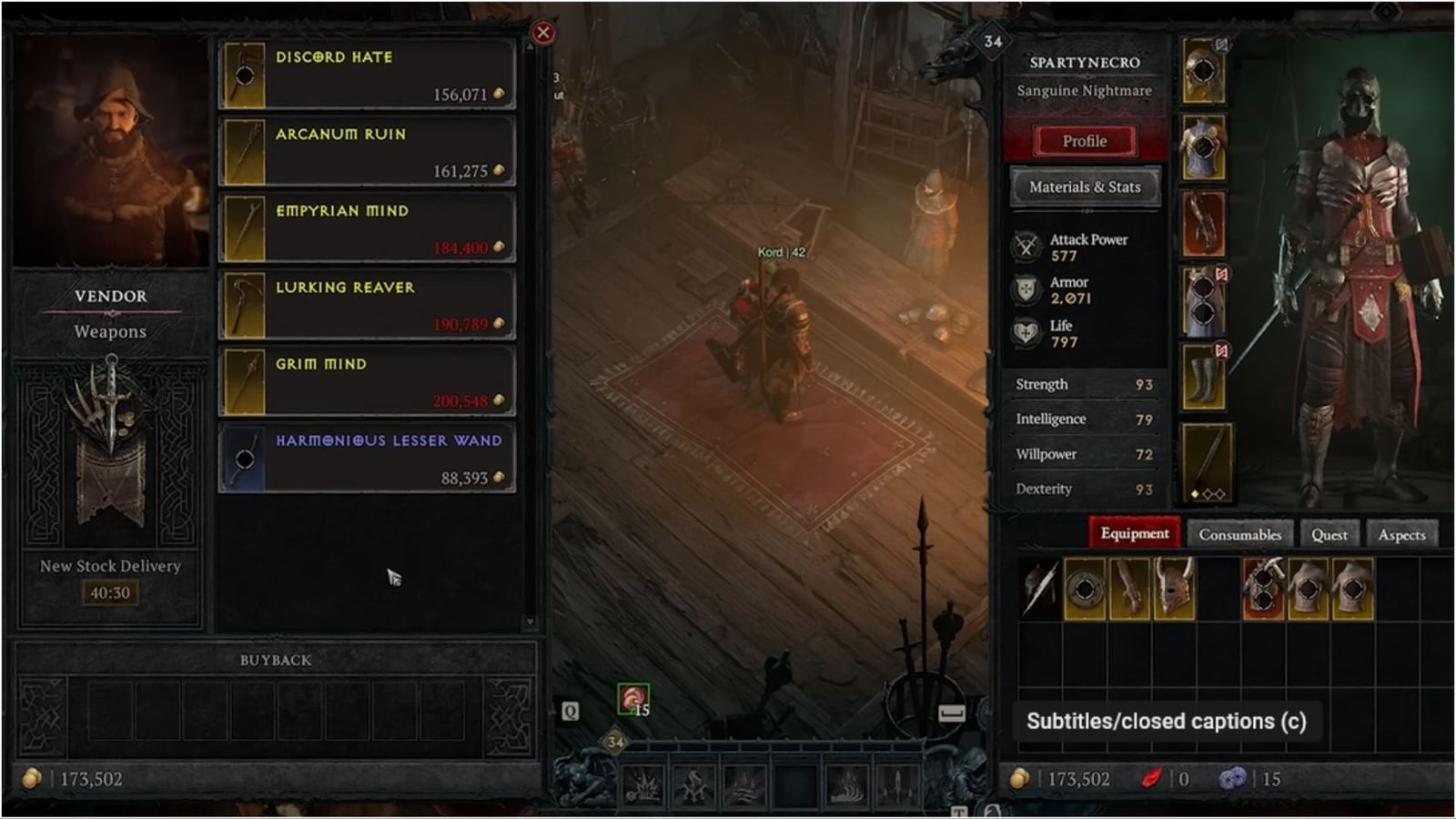
Task: Open Materials & Stats
Action: tap(1084, 187)
